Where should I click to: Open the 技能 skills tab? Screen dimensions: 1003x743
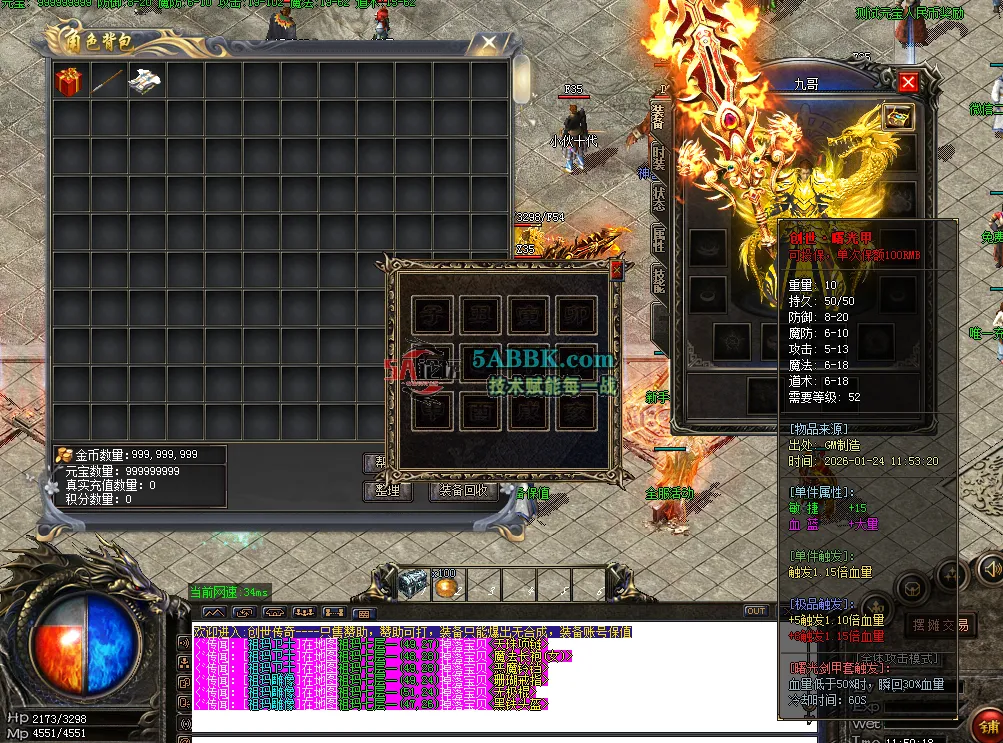(x=658, y=279)
